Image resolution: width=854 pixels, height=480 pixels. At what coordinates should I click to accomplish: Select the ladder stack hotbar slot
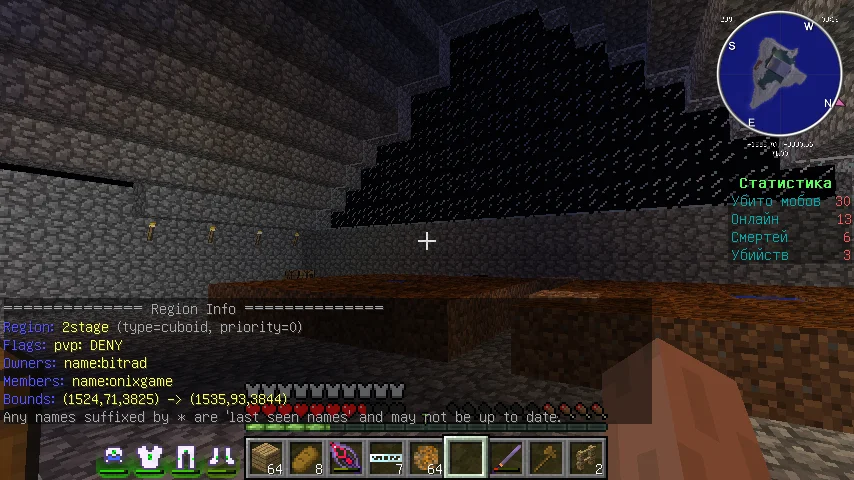pos(586,458)
